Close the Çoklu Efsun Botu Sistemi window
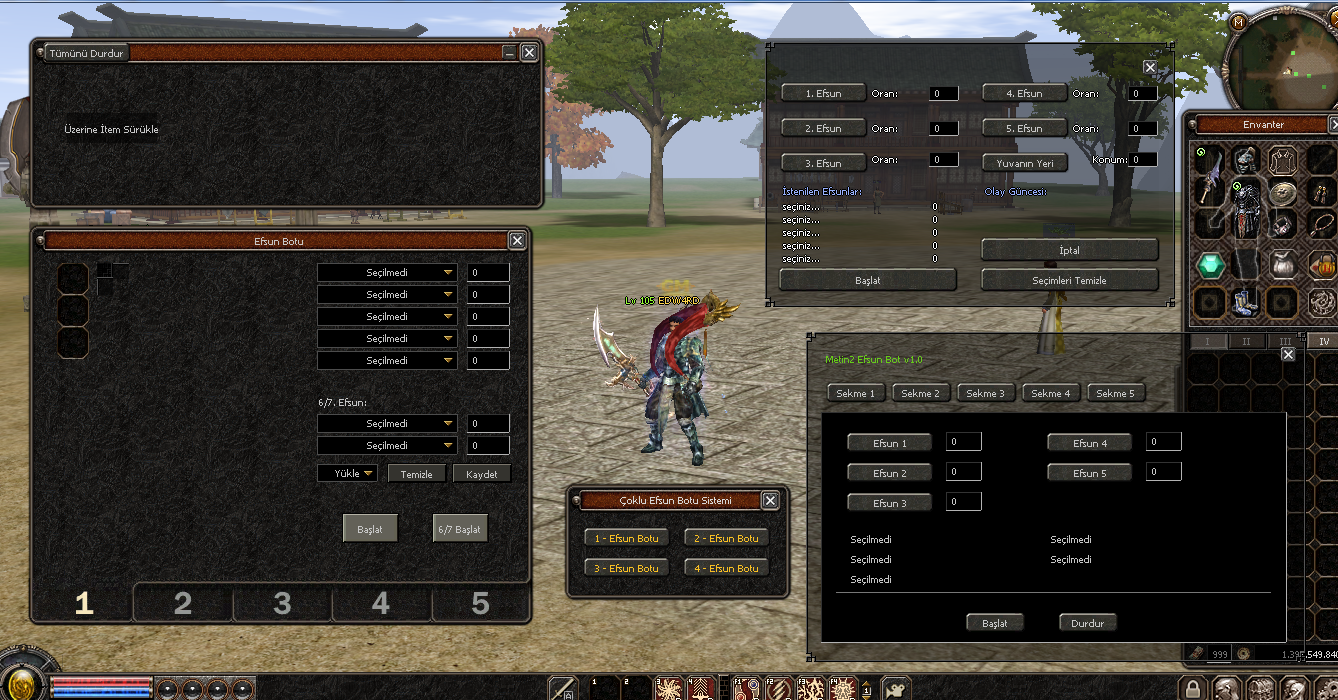Screen dimensions: 1338x700 [770, 500]
